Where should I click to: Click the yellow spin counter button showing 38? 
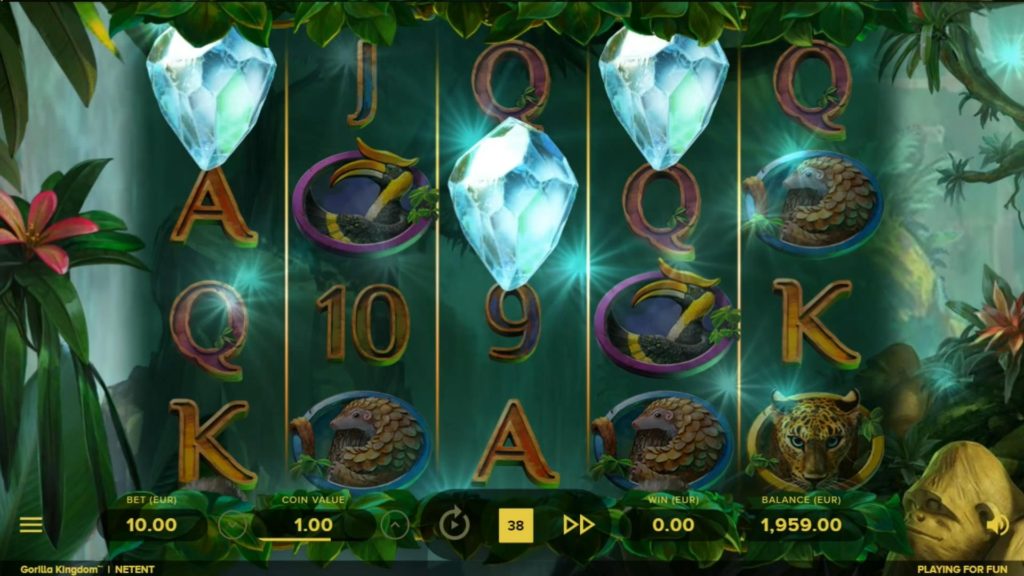point(515,524)
